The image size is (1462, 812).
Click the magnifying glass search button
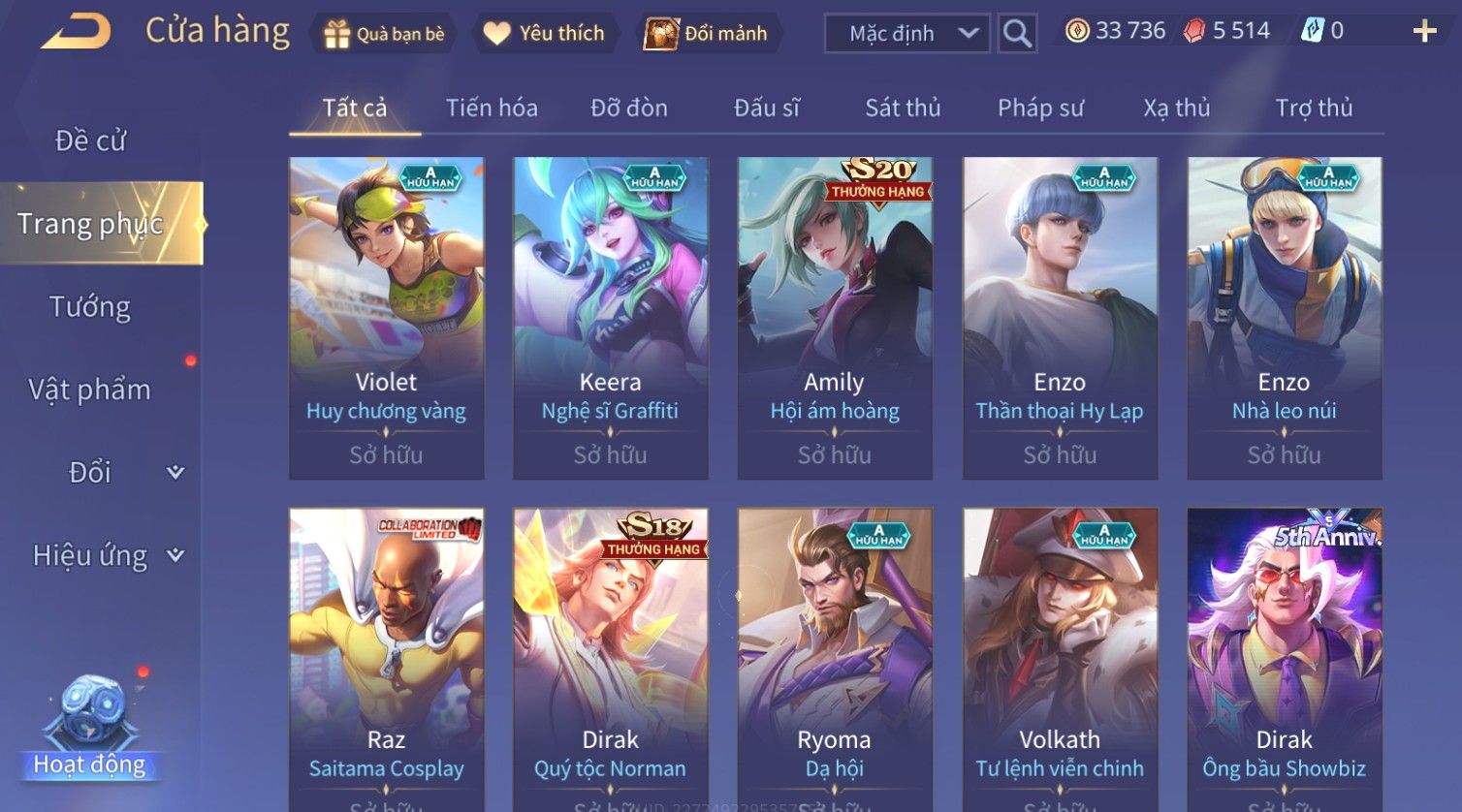[1017, 34]
